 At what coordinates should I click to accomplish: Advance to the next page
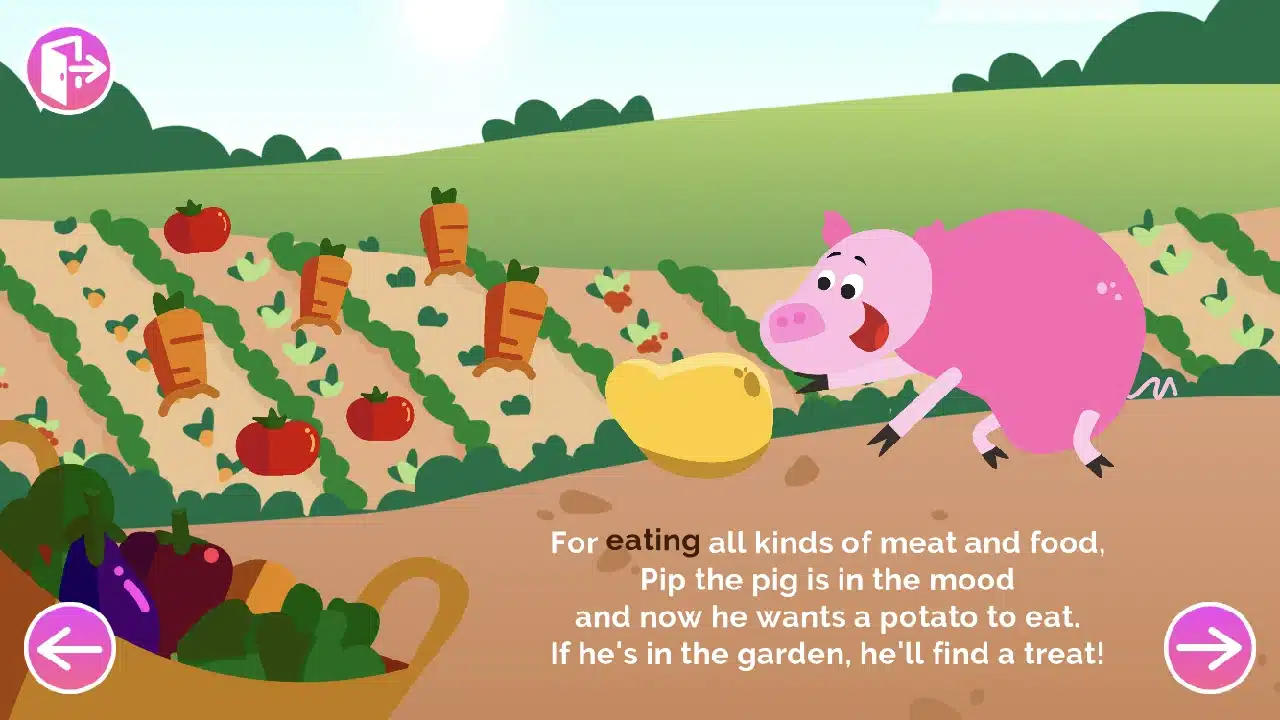tap(1212, 647)
